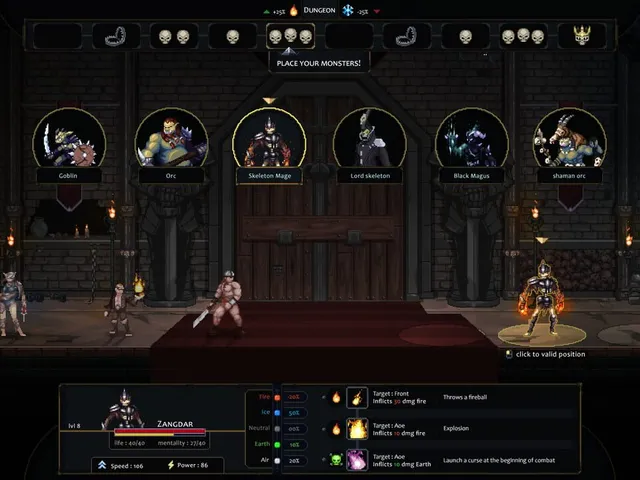Click the green skull curse skill icon
The width and height of the screenshot is (640, 480).
tap(357, 459)
